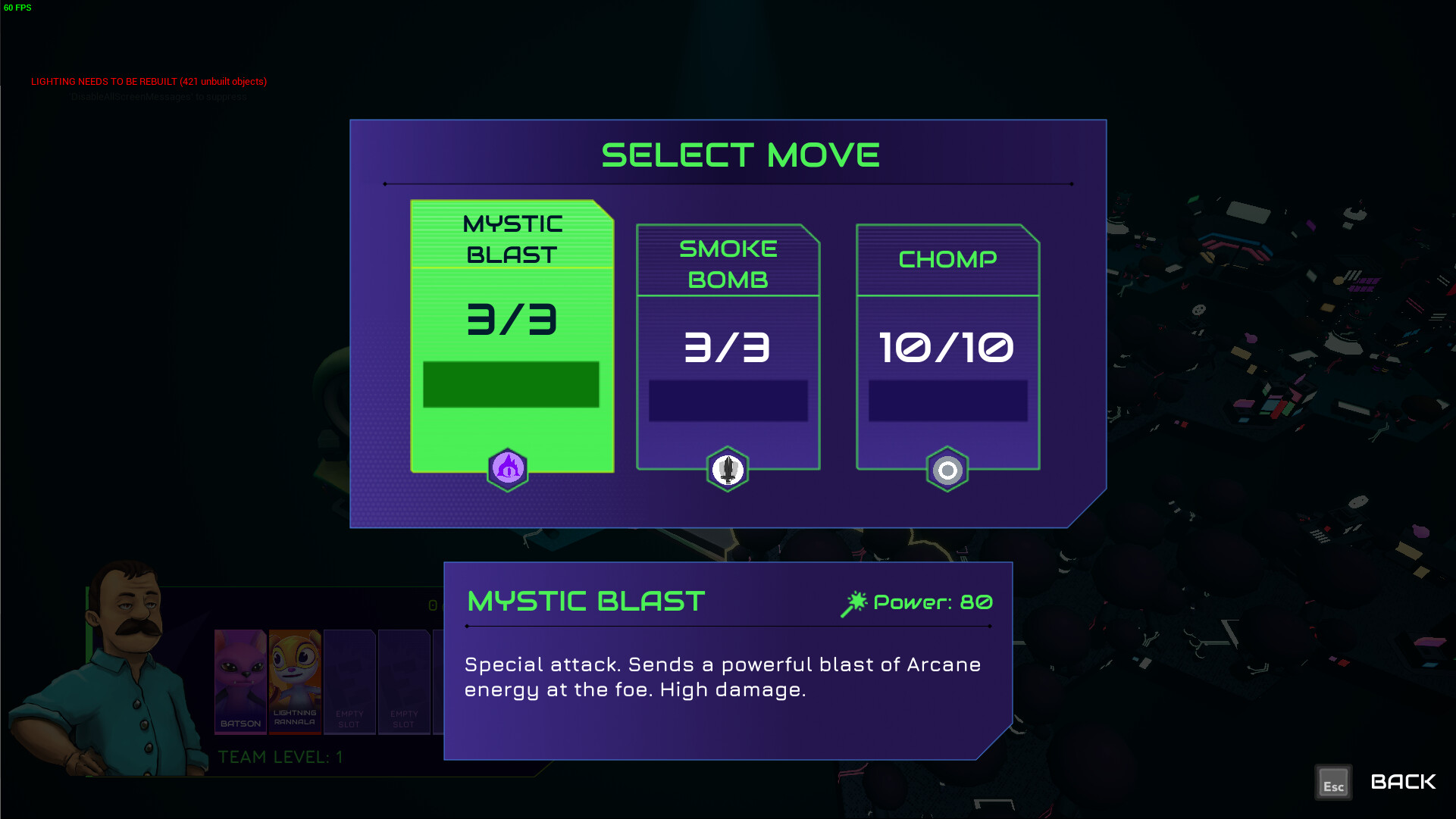Click the BACK button
This screenshot has height=819, width=1456.
click(1403, 781)
